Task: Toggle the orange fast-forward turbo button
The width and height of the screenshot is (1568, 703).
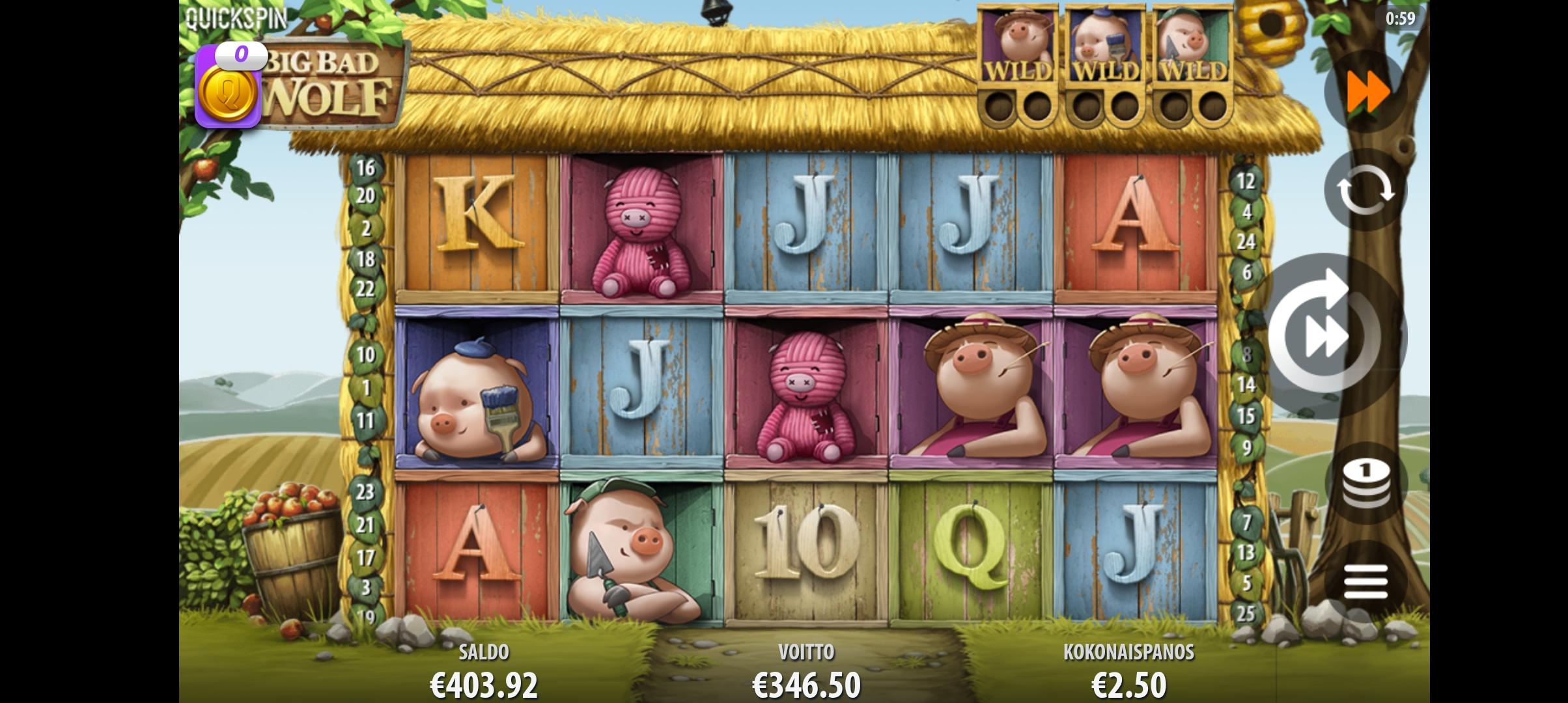Action: click(x=1367, y=92)
